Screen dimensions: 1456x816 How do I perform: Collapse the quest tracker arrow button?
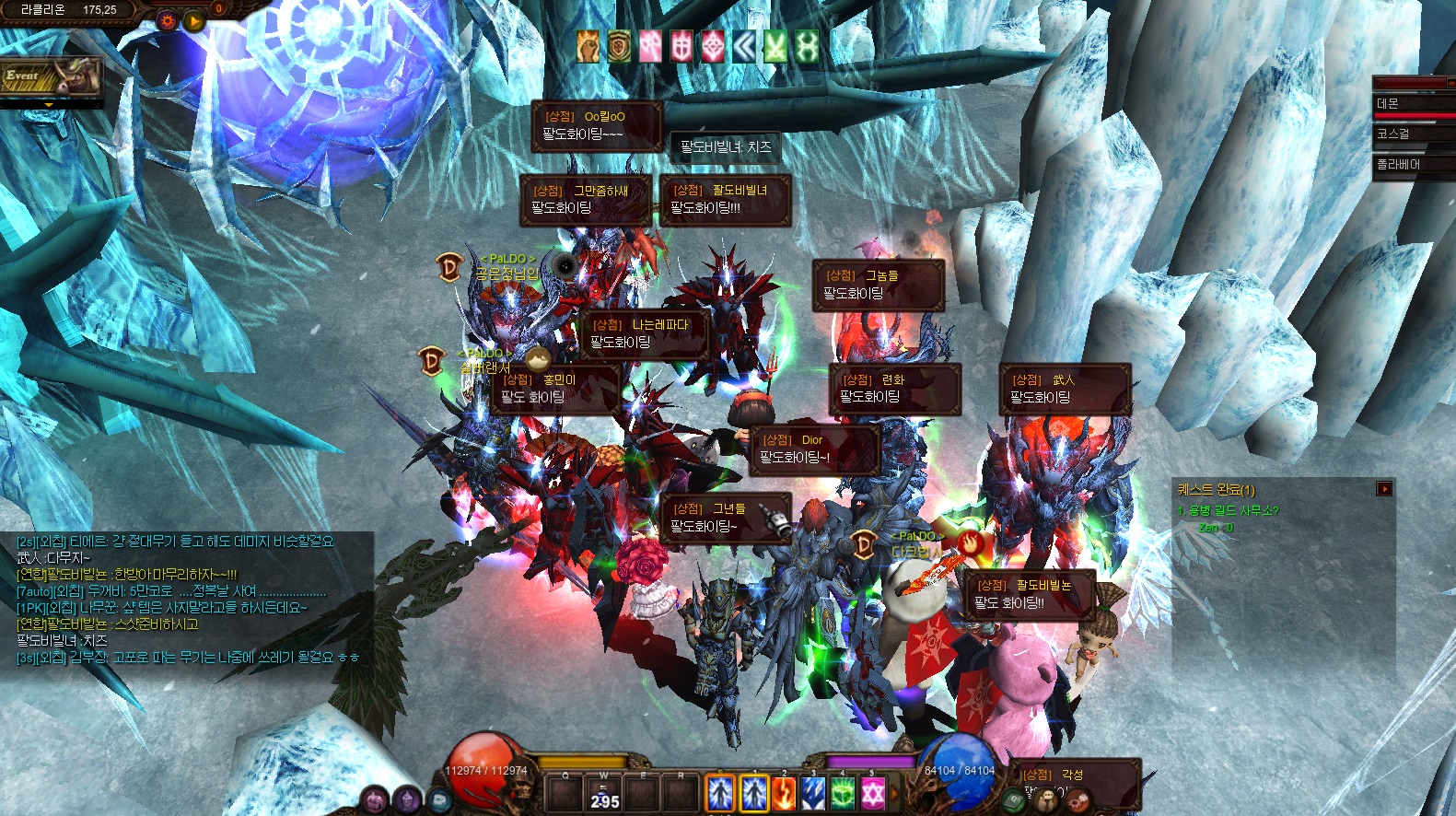click(1383, 489)
